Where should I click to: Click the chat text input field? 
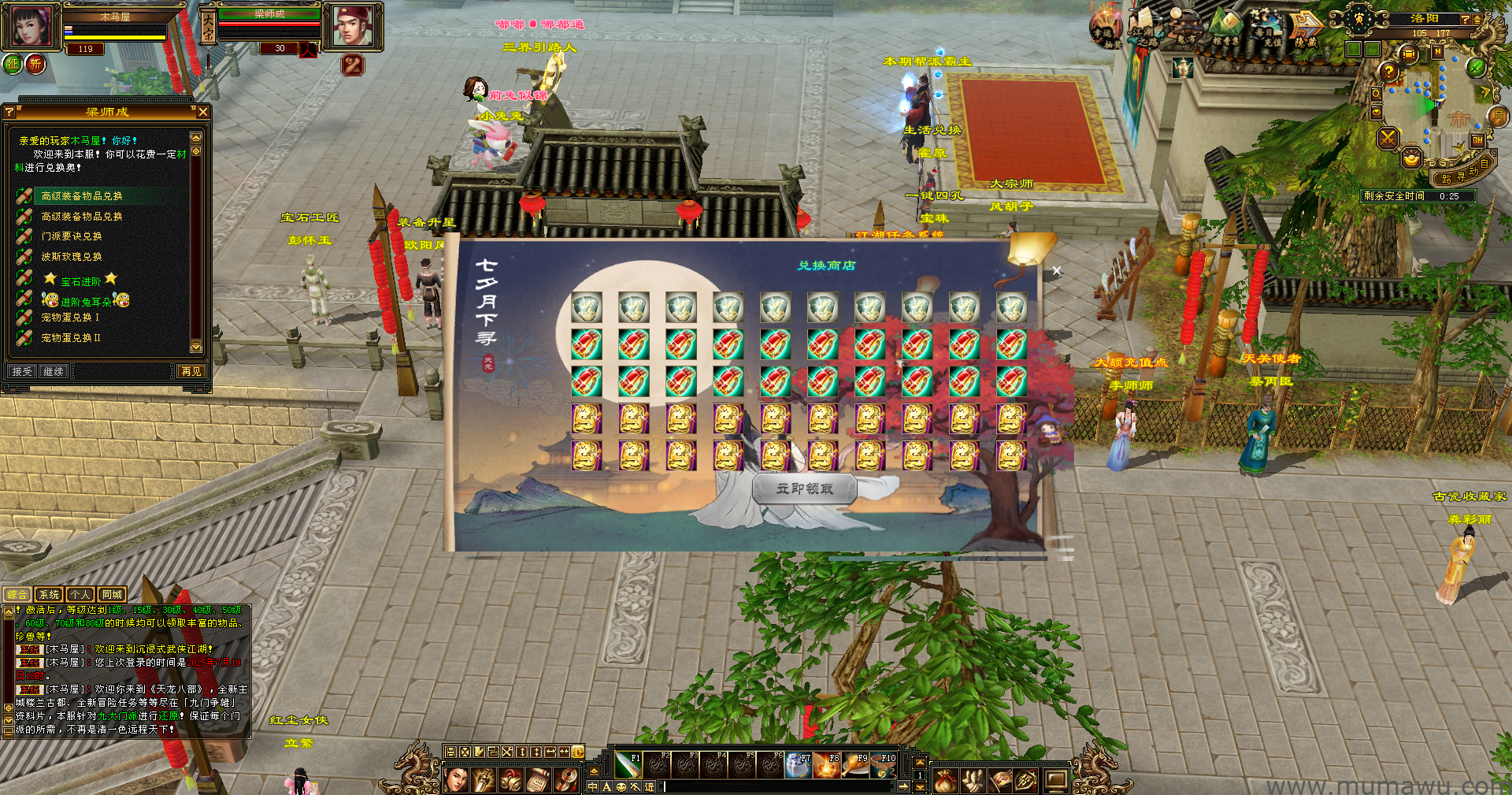point(780,786)
